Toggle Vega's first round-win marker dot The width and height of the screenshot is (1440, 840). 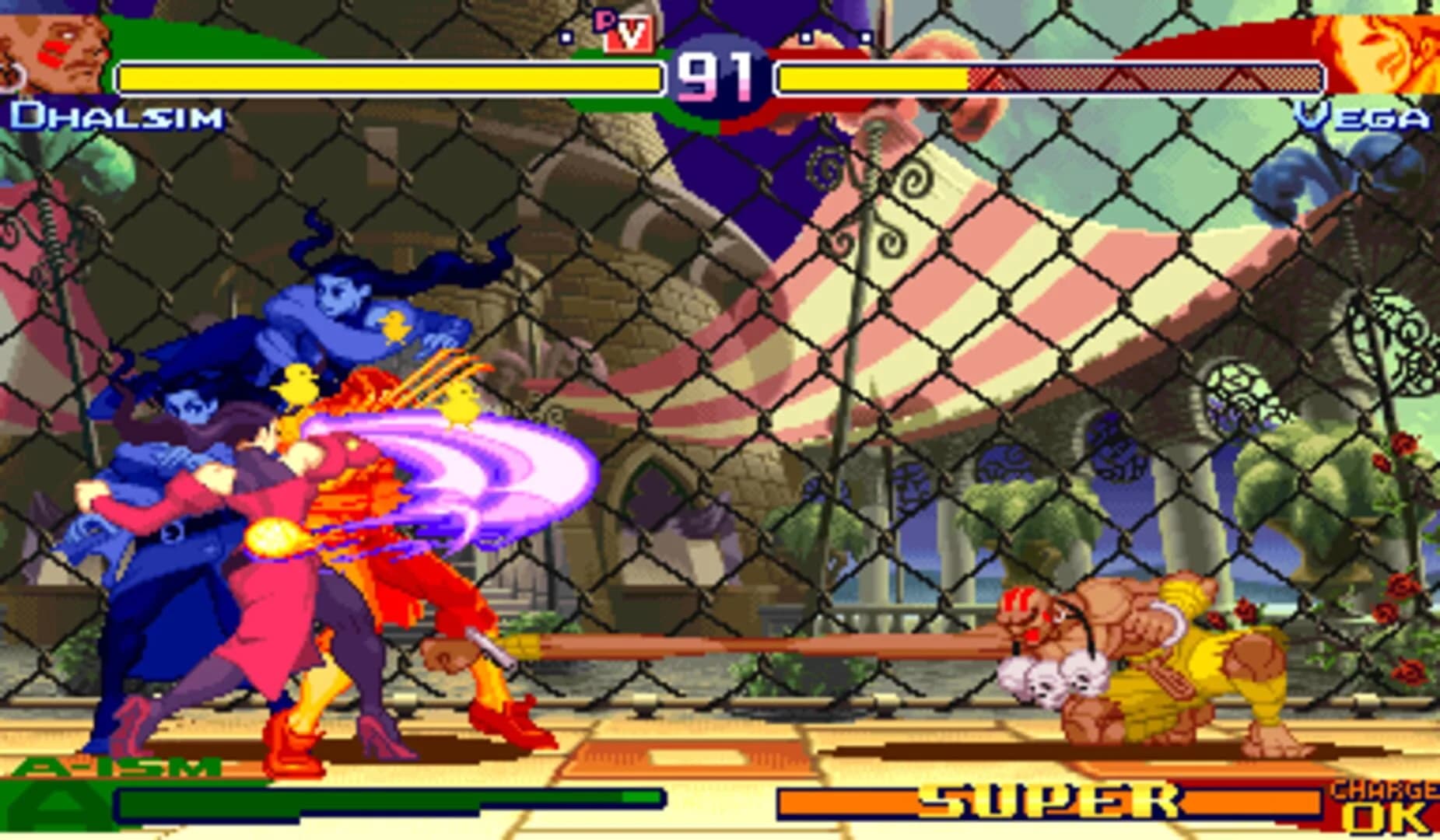pyautogui.click(x=805, y=36)
